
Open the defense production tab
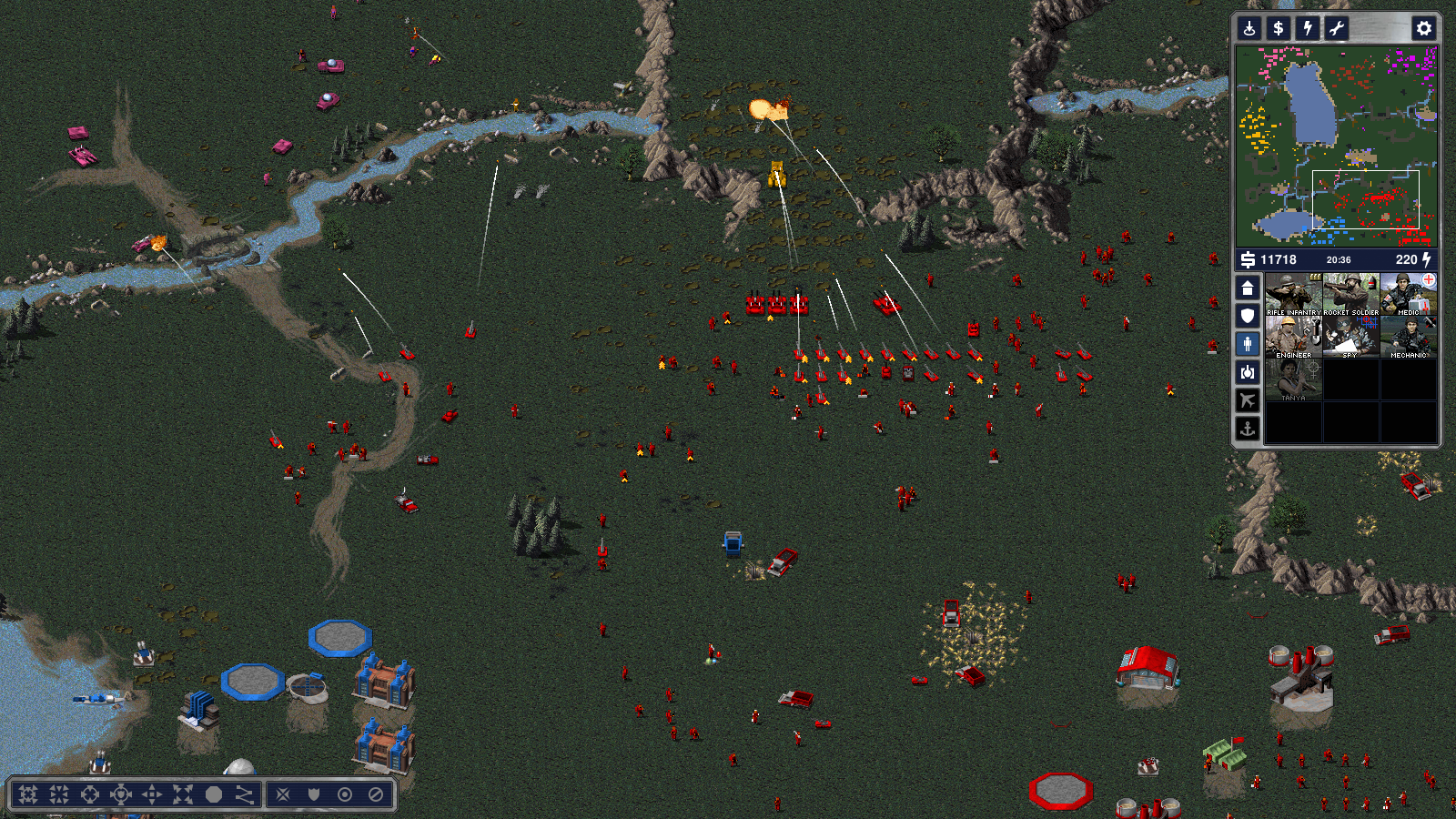click(1248, 316)
